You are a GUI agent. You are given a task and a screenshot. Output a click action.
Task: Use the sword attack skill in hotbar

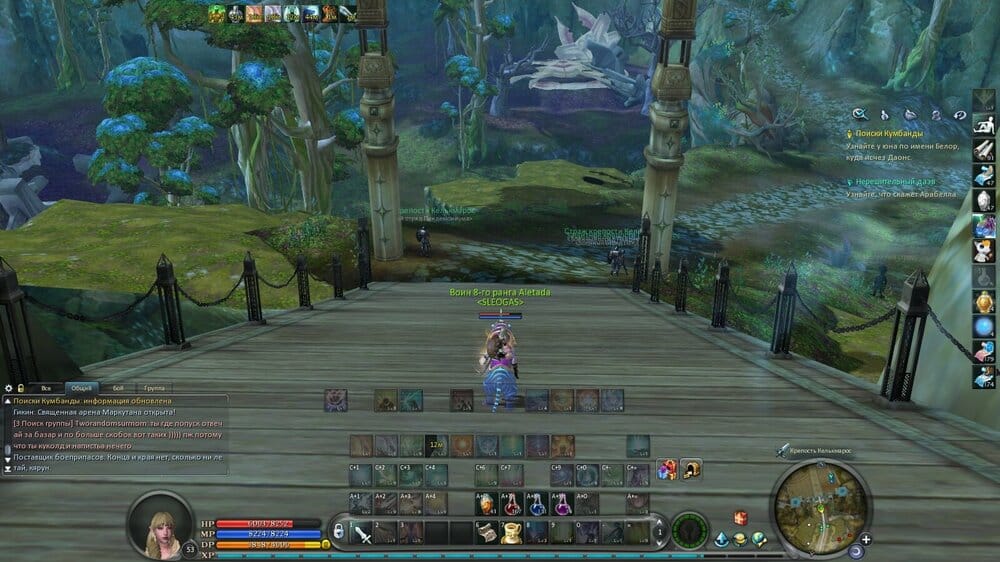coord(362,532)
